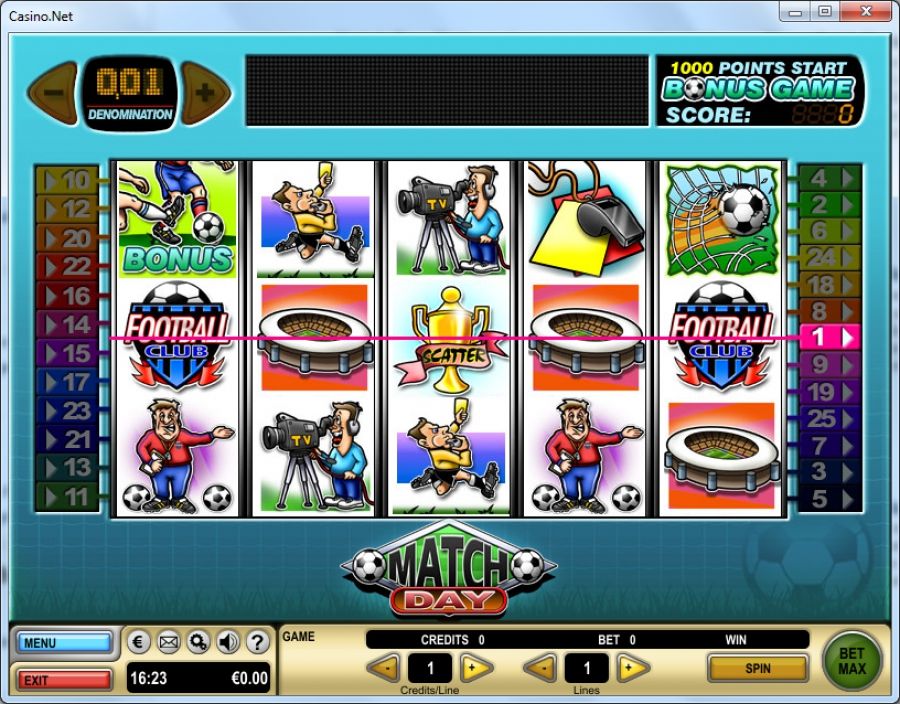Spin the reels with the SPIN button
Image resolution: width=900 pixels, height=704 pixels.
(757, 667)
